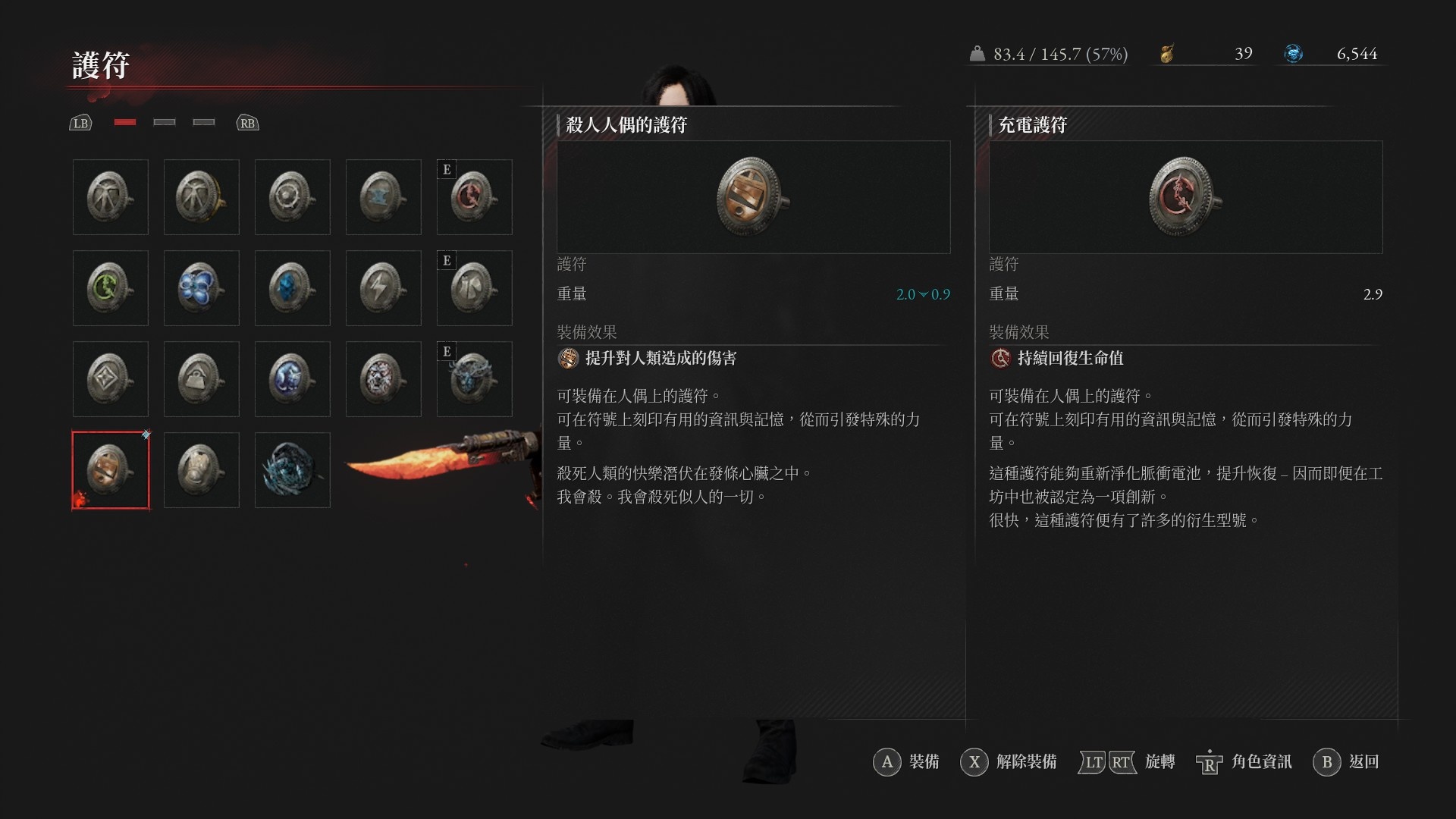Click the red active page indicator
Viewport: 1456px width, 819px height.
coord(125,122)
